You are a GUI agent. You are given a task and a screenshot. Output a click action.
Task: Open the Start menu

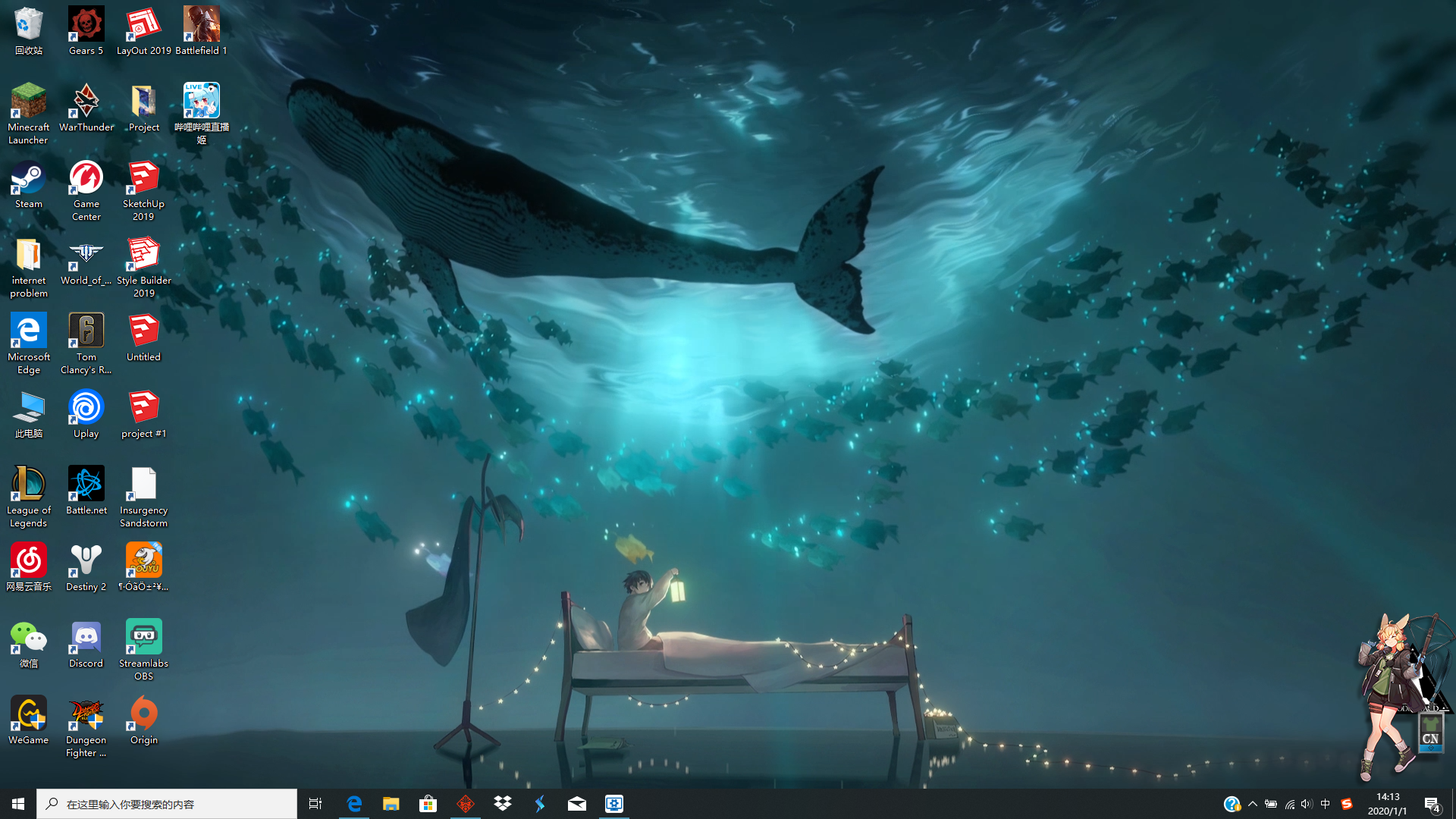(x=17, y=803)
